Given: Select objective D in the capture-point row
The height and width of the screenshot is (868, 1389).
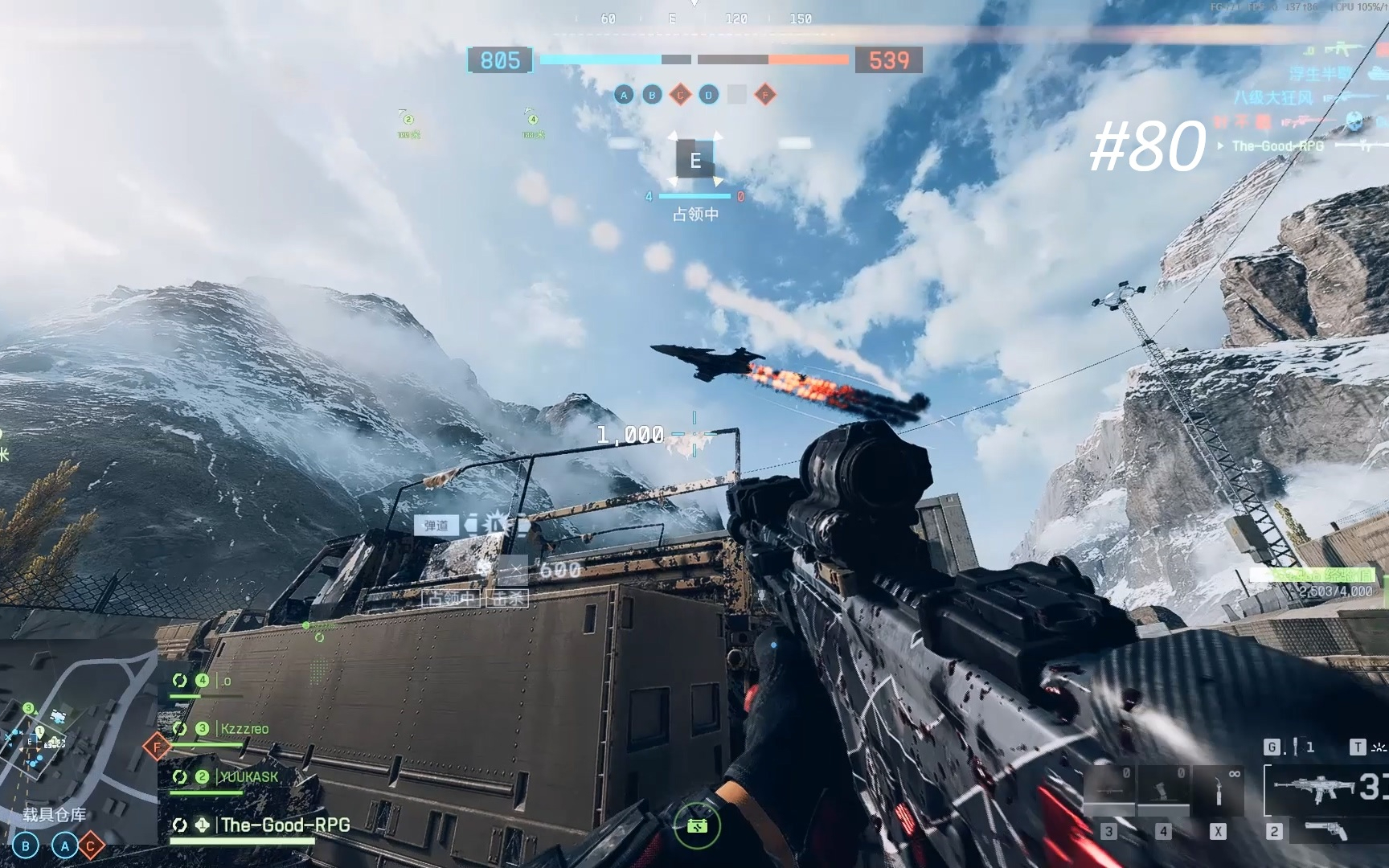Looking at the screenshot, I should pyautogui.click(x=708, y=95).
